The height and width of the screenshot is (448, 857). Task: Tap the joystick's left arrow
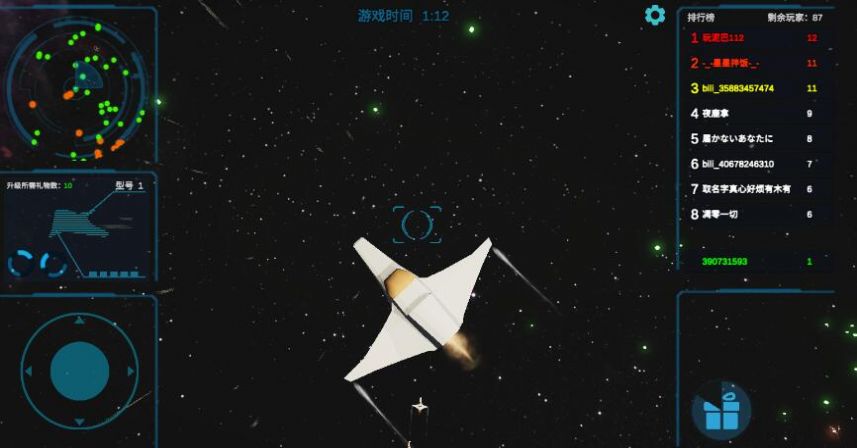pos(30,371)
